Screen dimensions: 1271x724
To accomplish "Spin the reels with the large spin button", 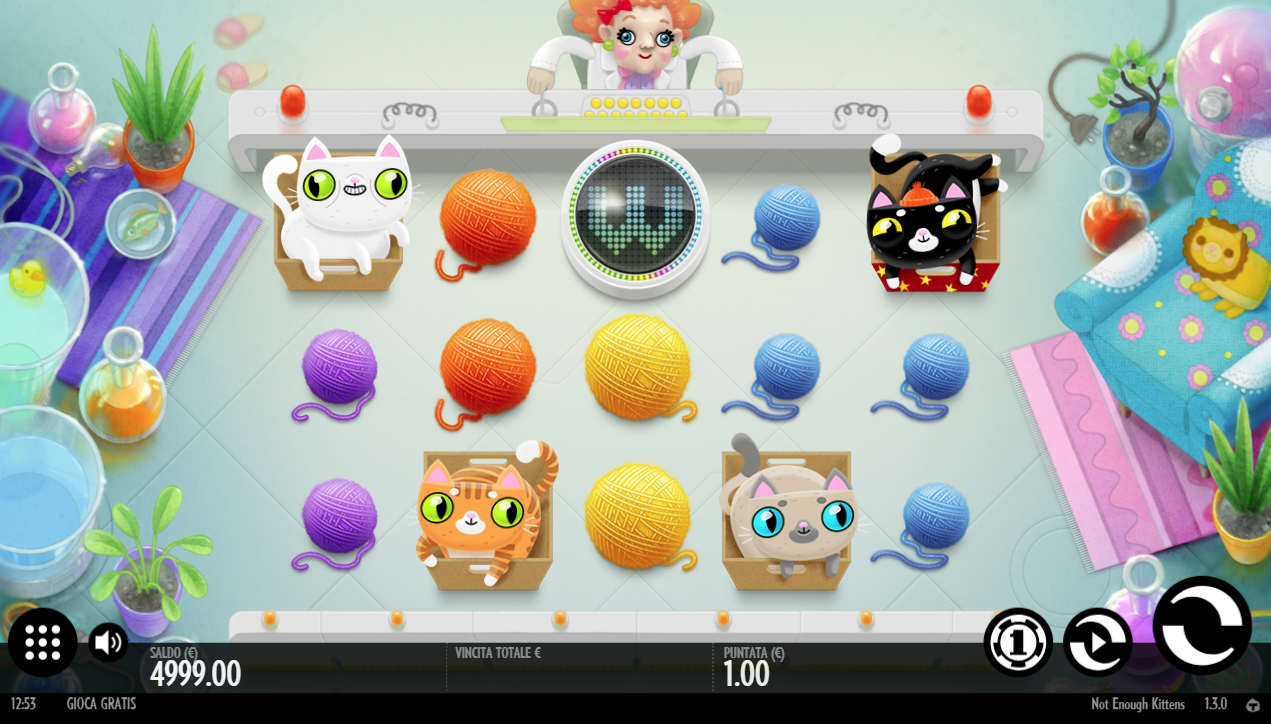I will coord(1202,625).
